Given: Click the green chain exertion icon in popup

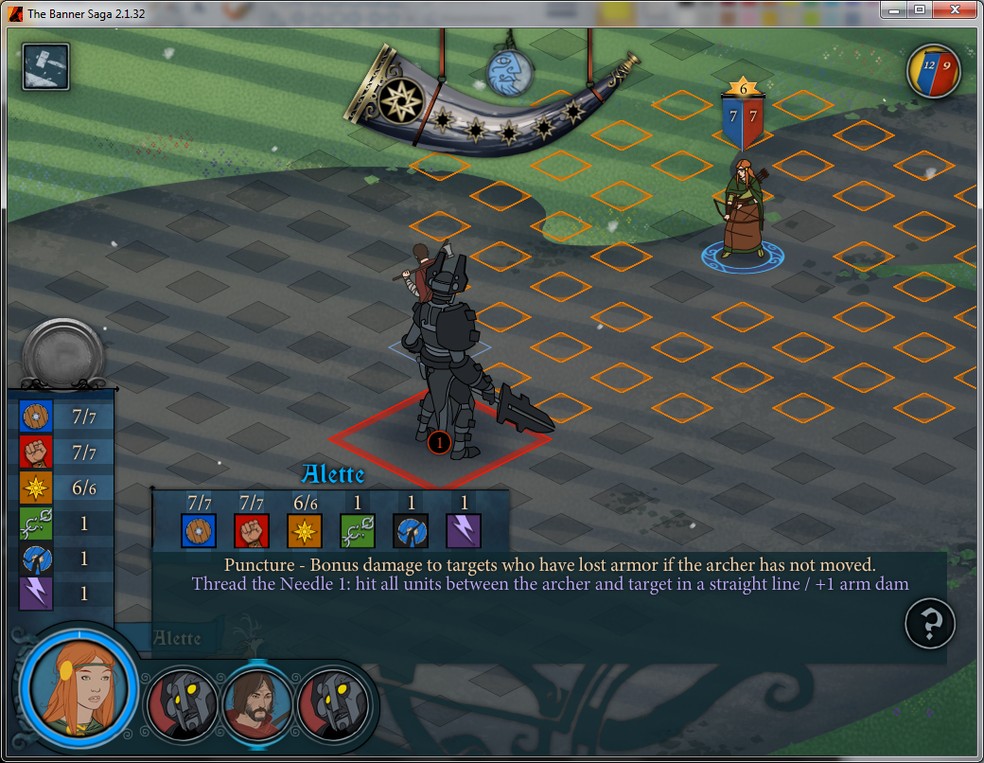Looking at the screenshot, I should (357, 530).
